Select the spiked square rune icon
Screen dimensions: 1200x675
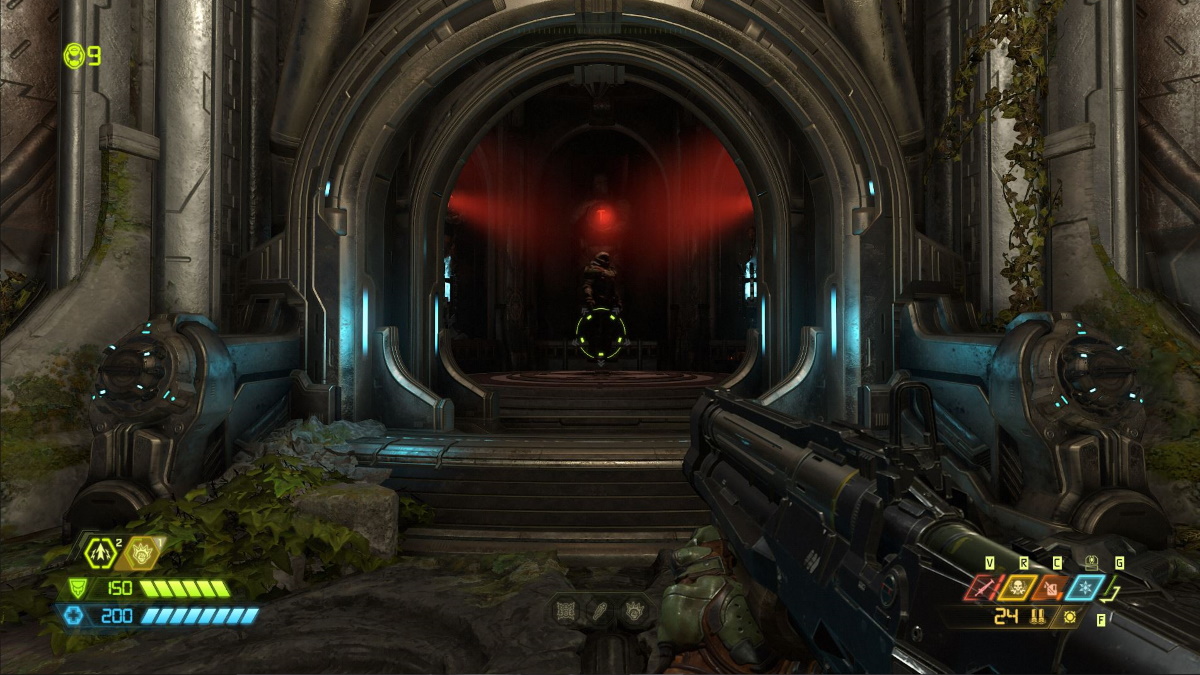566,610
